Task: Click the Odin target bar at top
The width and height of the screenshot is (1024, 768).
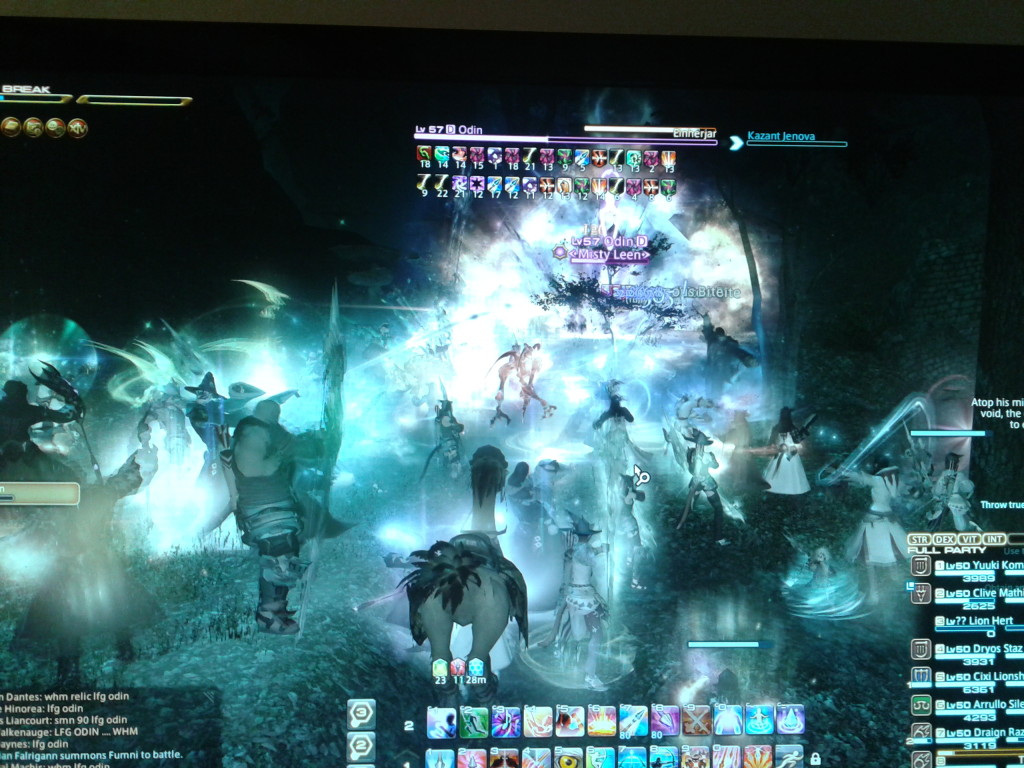Action: 565,140
